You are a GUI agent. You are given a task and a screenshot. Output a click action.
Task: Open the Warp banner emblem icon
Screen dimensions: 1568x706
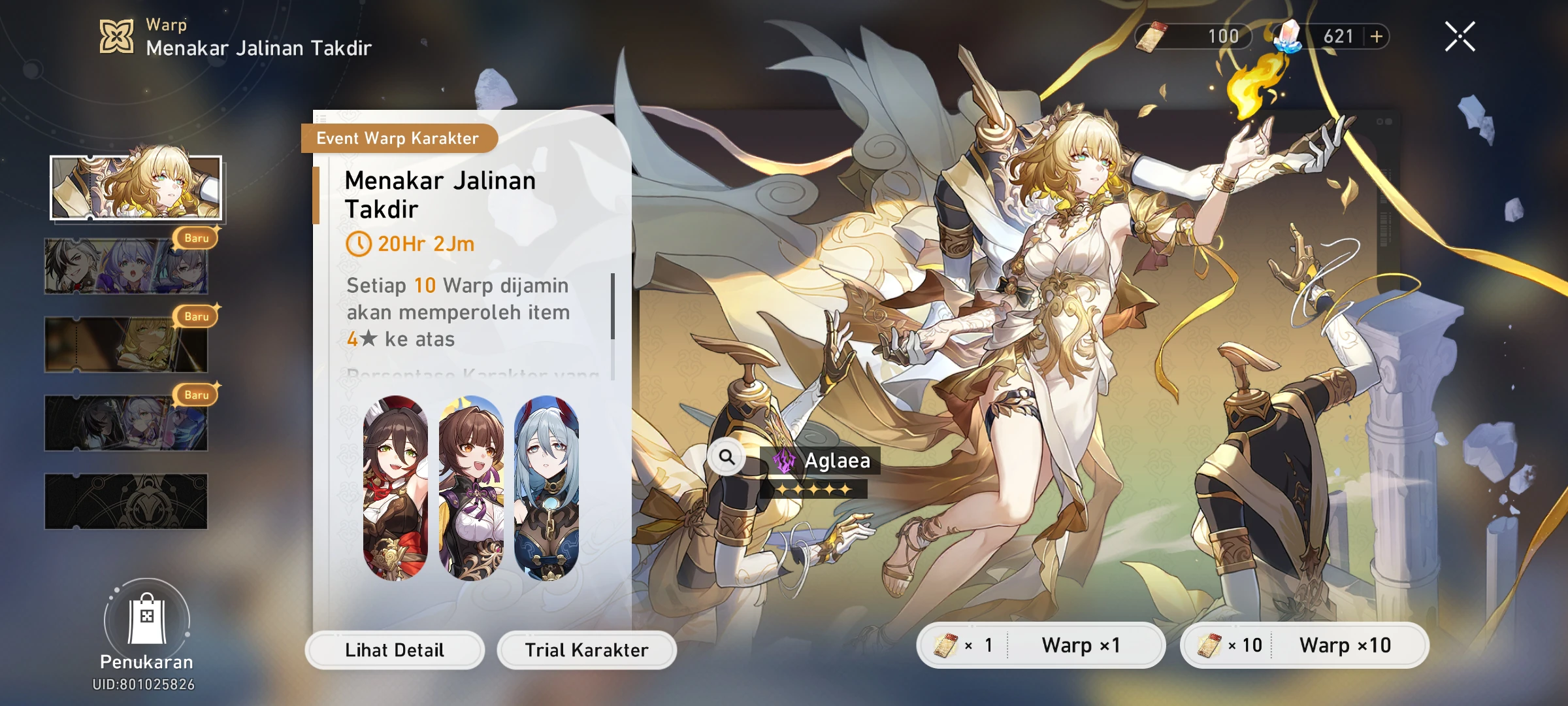coord(116,36)
